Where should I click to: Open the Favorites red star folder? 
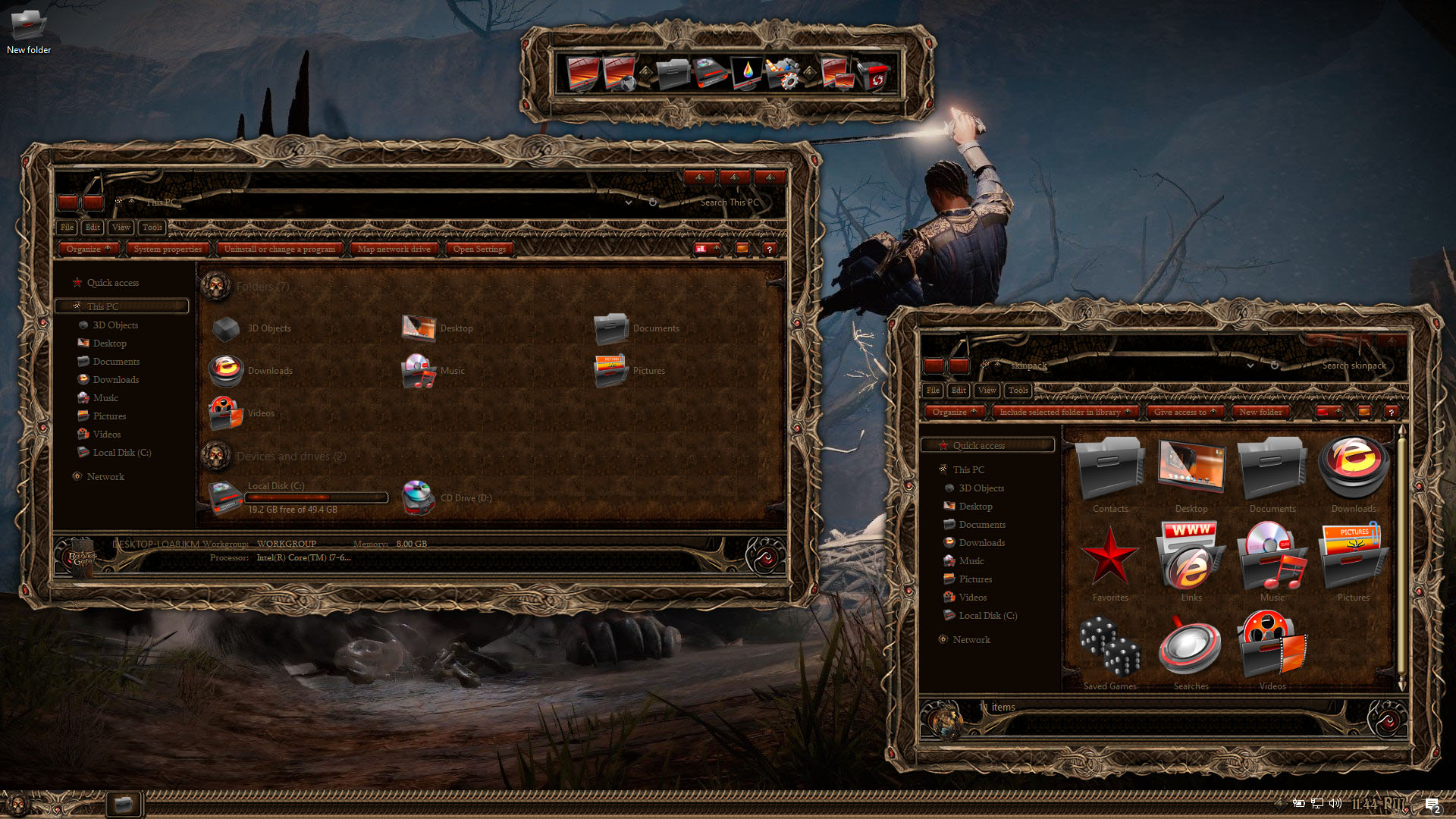[1110, 563]
